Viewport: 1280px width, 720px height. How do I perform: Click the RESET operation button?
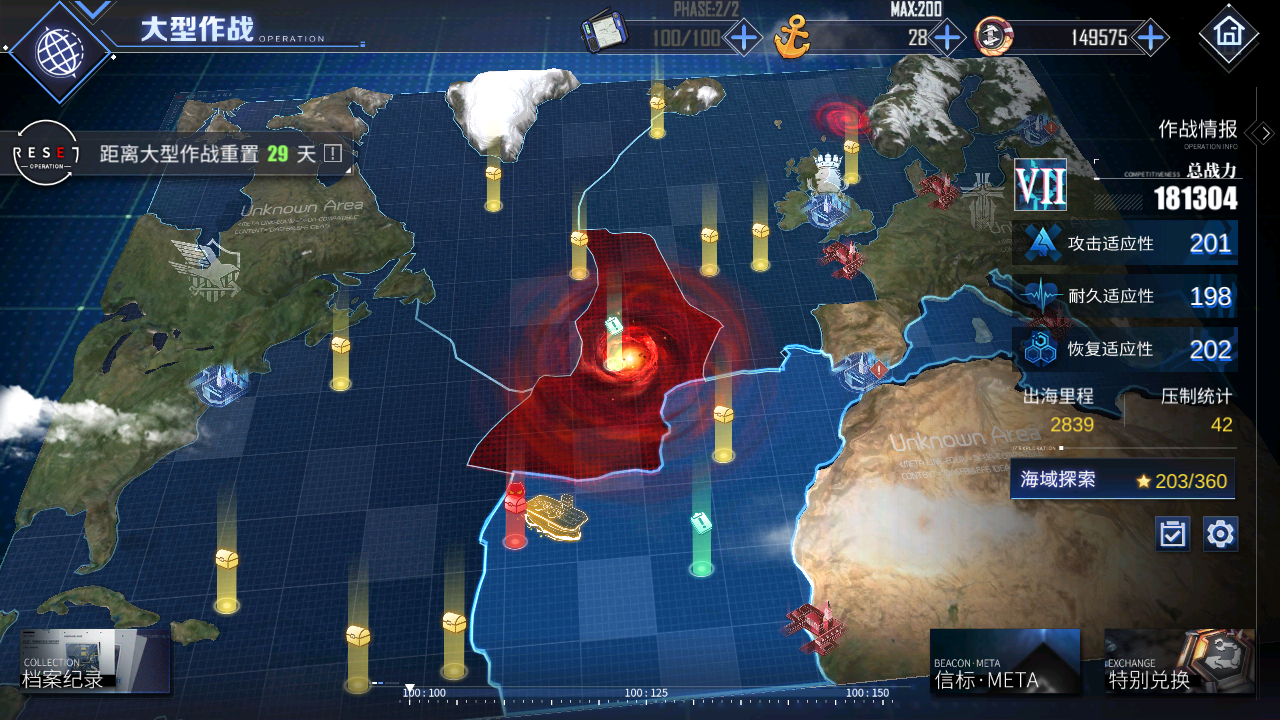point(44,153)
